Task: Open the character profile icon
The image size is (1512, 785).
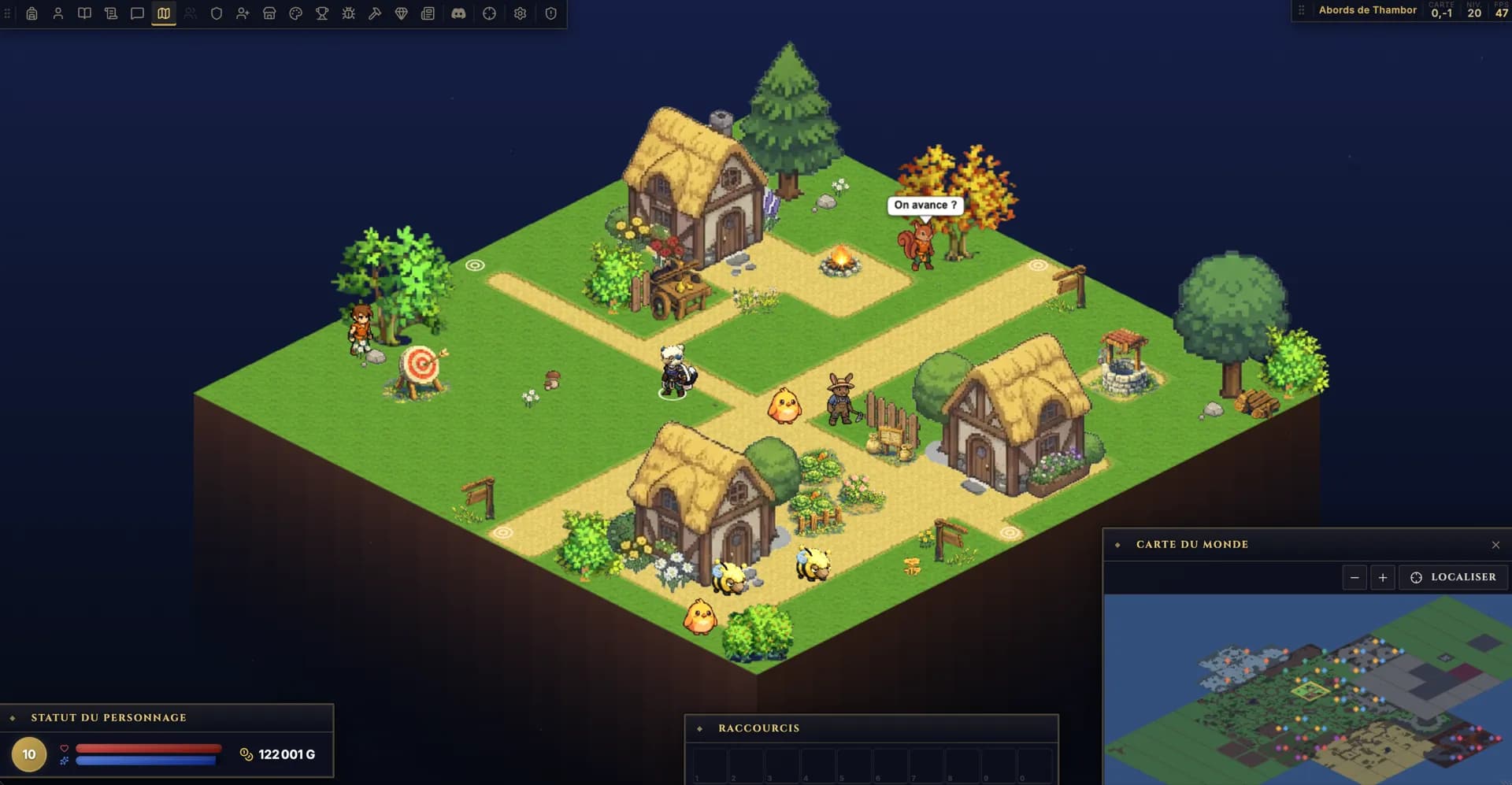Action: coord(58,13)
